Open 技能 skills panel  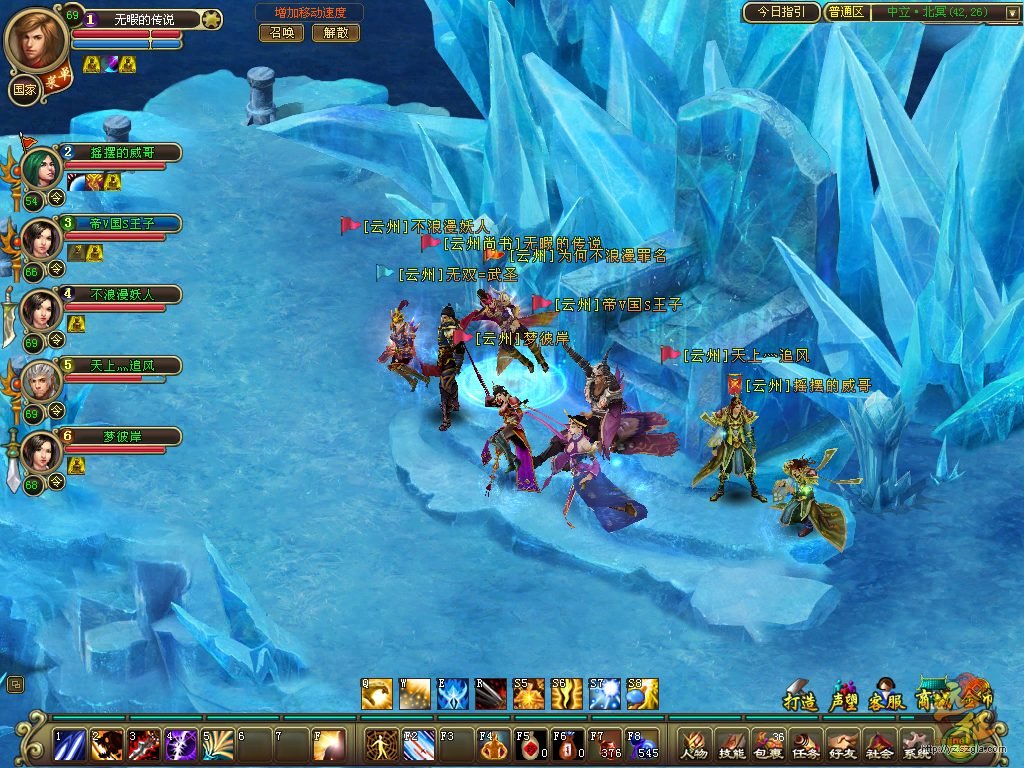731,745
